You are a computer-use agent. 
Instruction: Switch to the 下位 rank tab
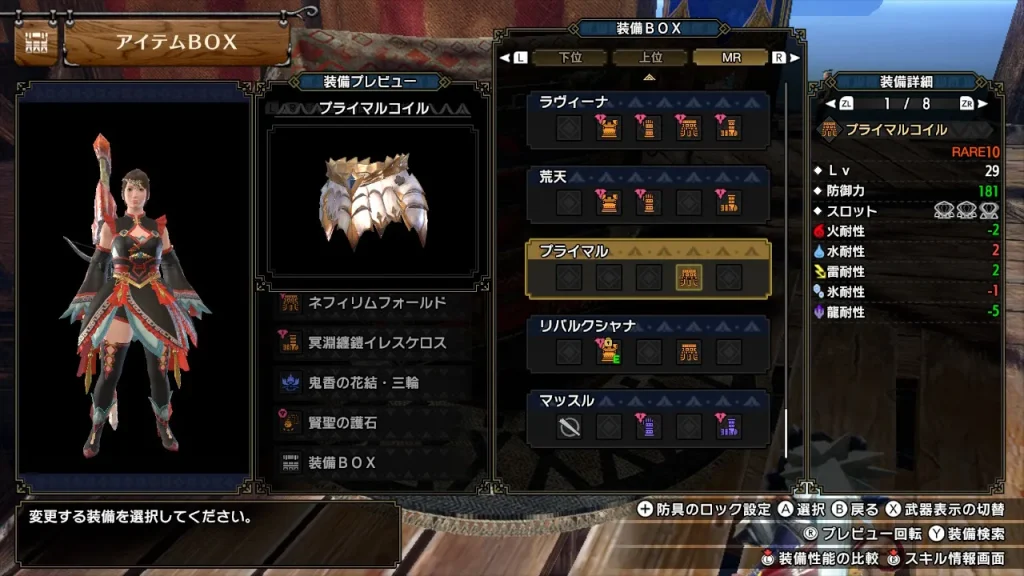click(x=571, y=58)
